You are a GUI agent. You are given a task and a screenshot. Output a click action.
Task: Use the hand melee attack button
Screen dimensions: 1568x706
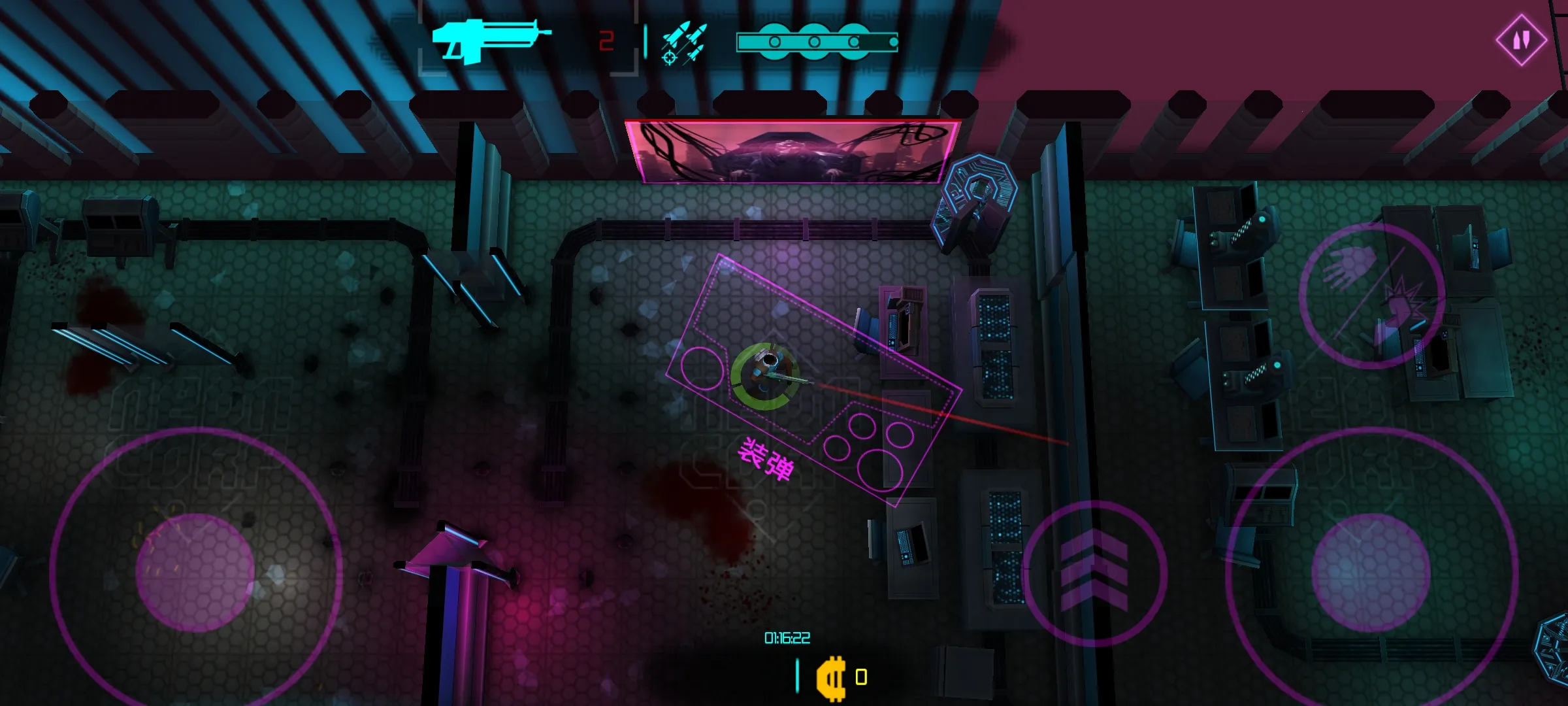(x=1371, y=296)
